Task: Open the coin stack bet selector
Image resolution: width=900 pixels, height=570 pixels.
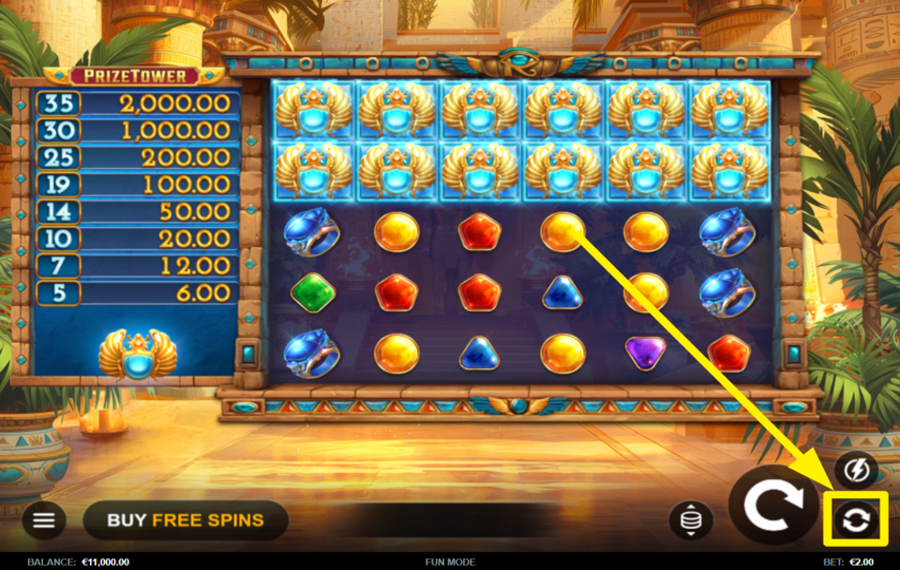Action: tap(691, 520)
